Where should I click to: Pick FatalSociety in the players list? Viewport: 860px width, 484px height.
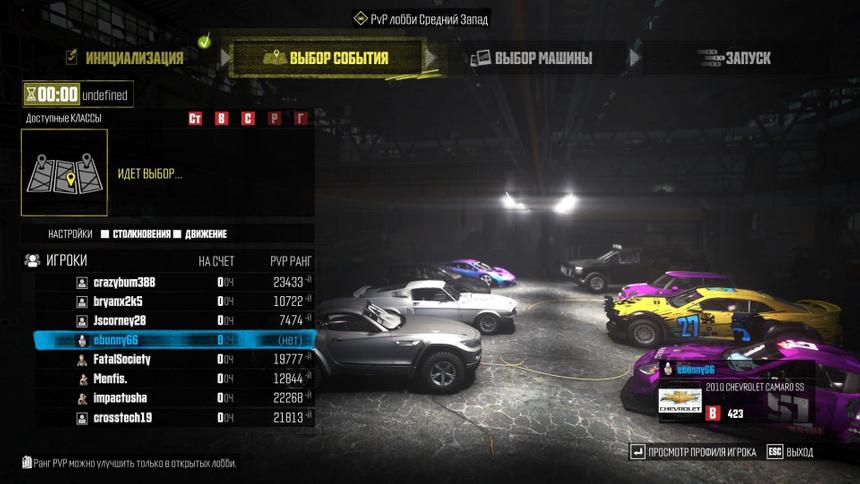[122, 359]
